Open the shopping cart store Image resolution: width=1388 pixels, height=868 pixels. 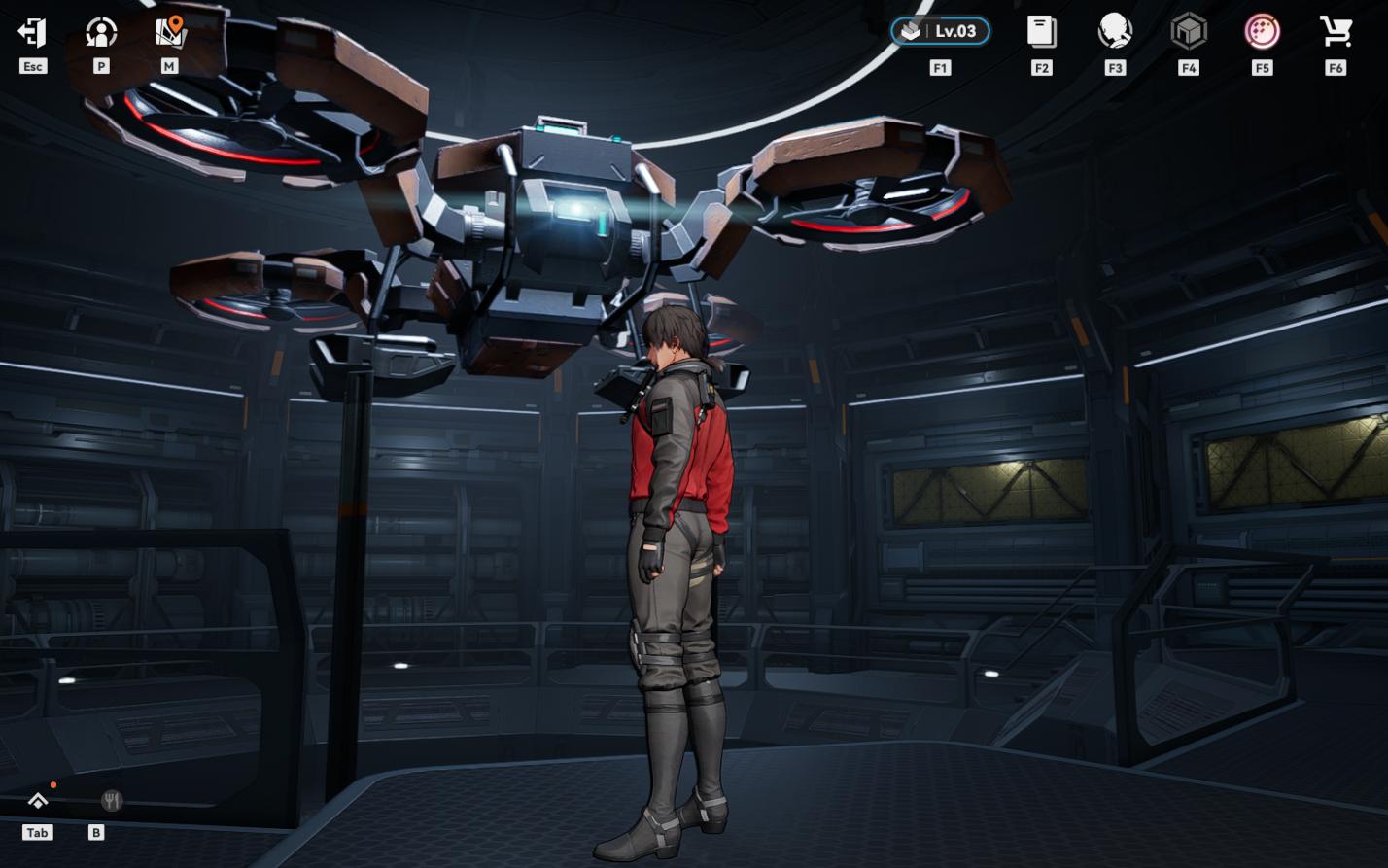(x=1336, y=31)
